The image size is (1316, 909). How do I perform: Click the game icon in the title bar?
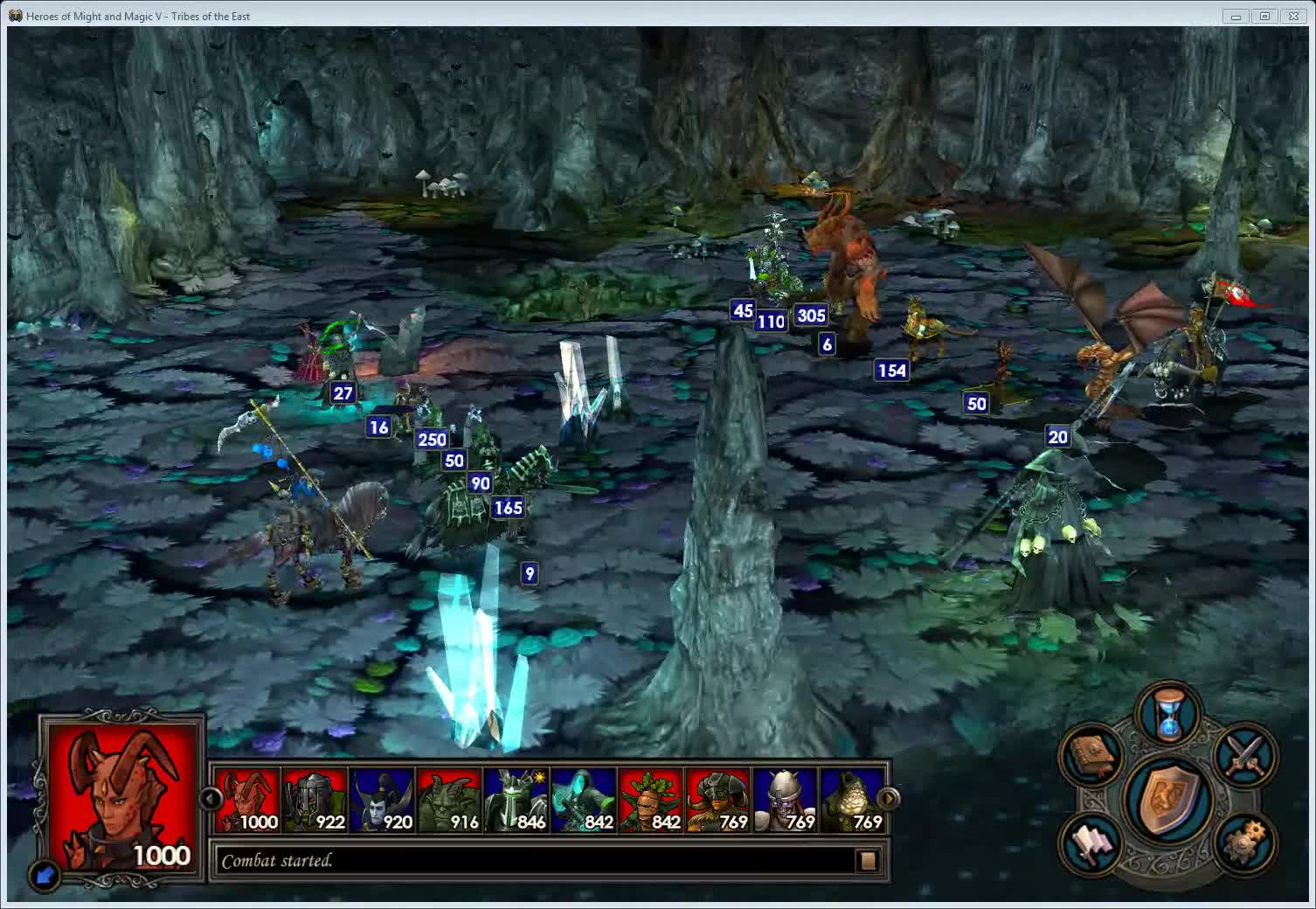16,15
